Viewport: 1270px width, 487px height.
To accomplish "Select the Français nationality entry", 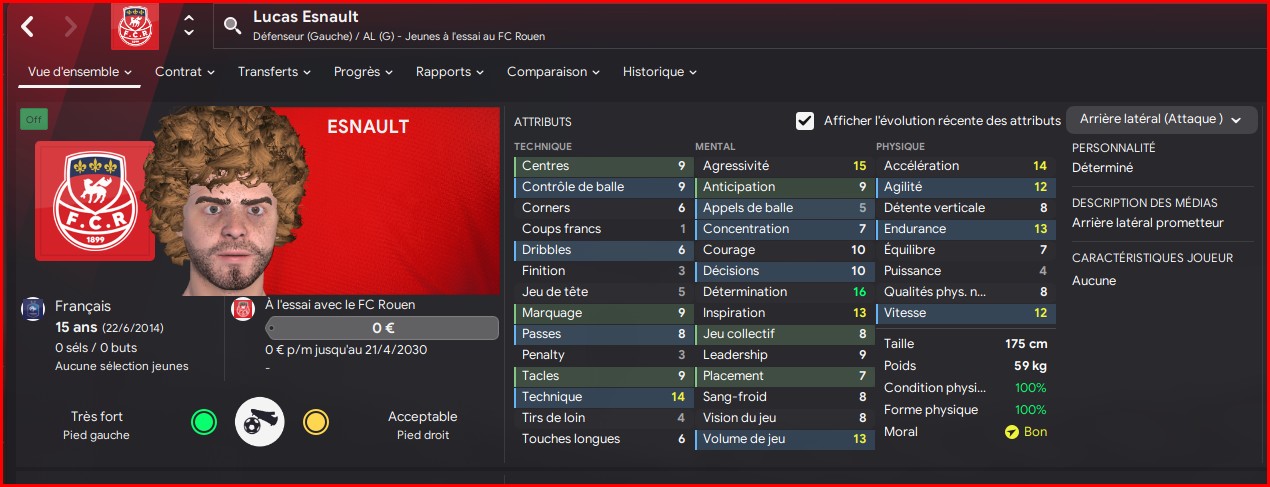I will point(83,306).
